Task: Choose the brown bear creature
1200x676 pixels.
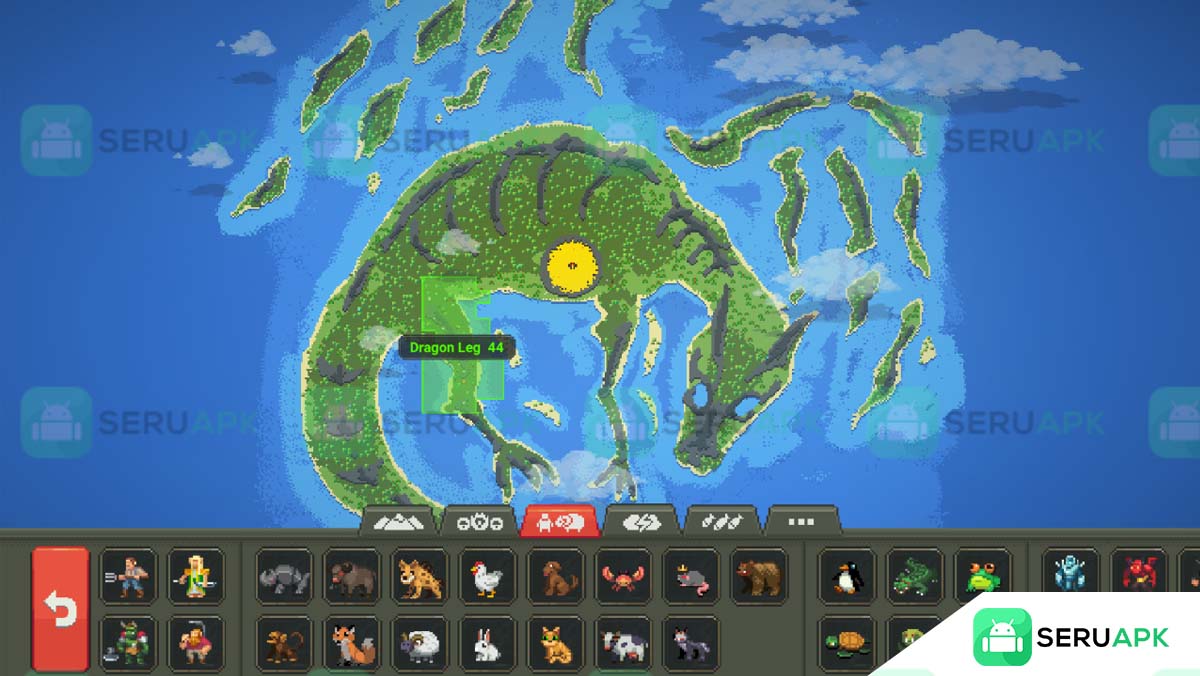Action: [758, 576]
